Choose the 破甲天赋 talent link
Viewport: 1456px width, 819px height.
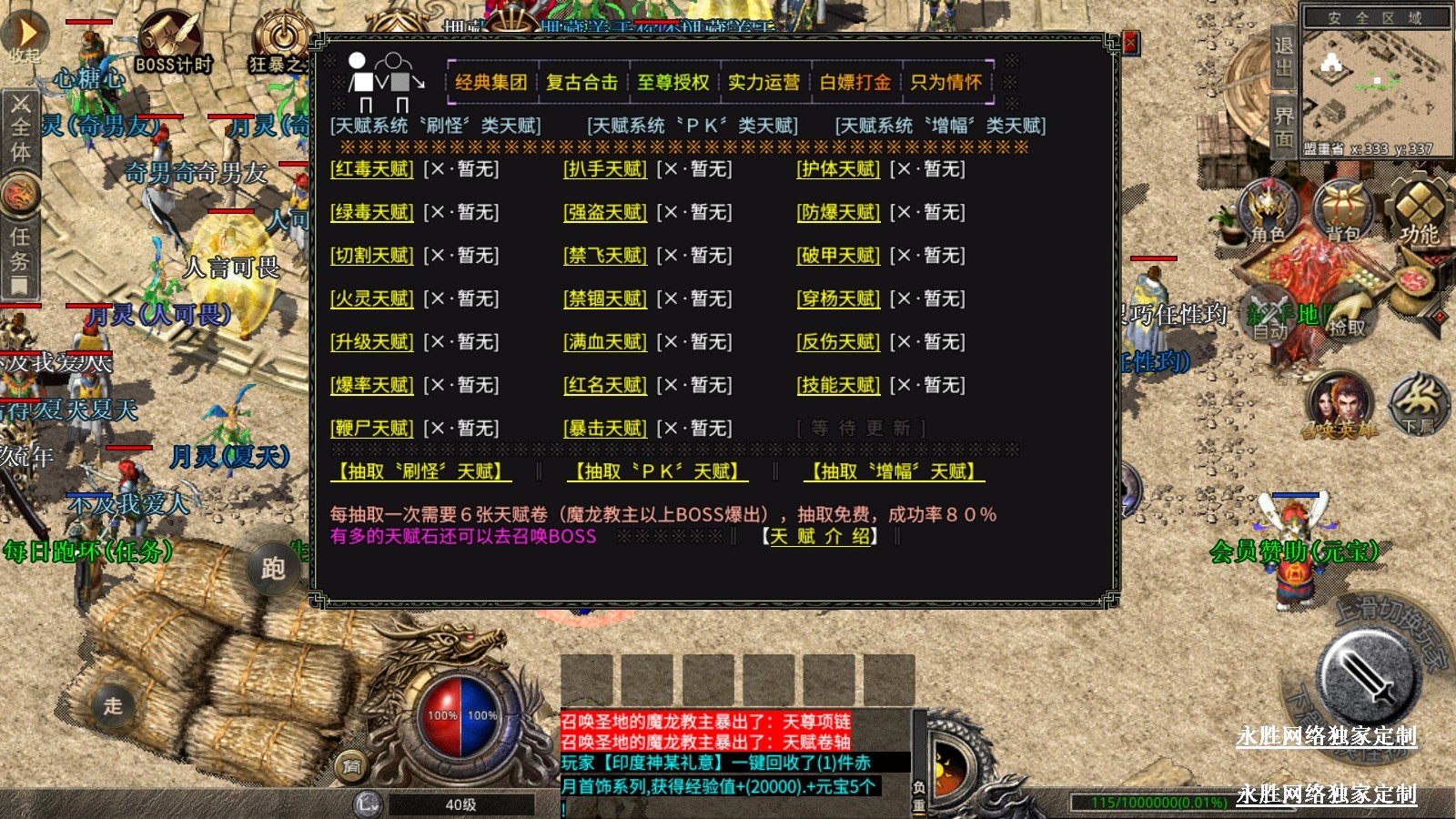tap(838, 256)
